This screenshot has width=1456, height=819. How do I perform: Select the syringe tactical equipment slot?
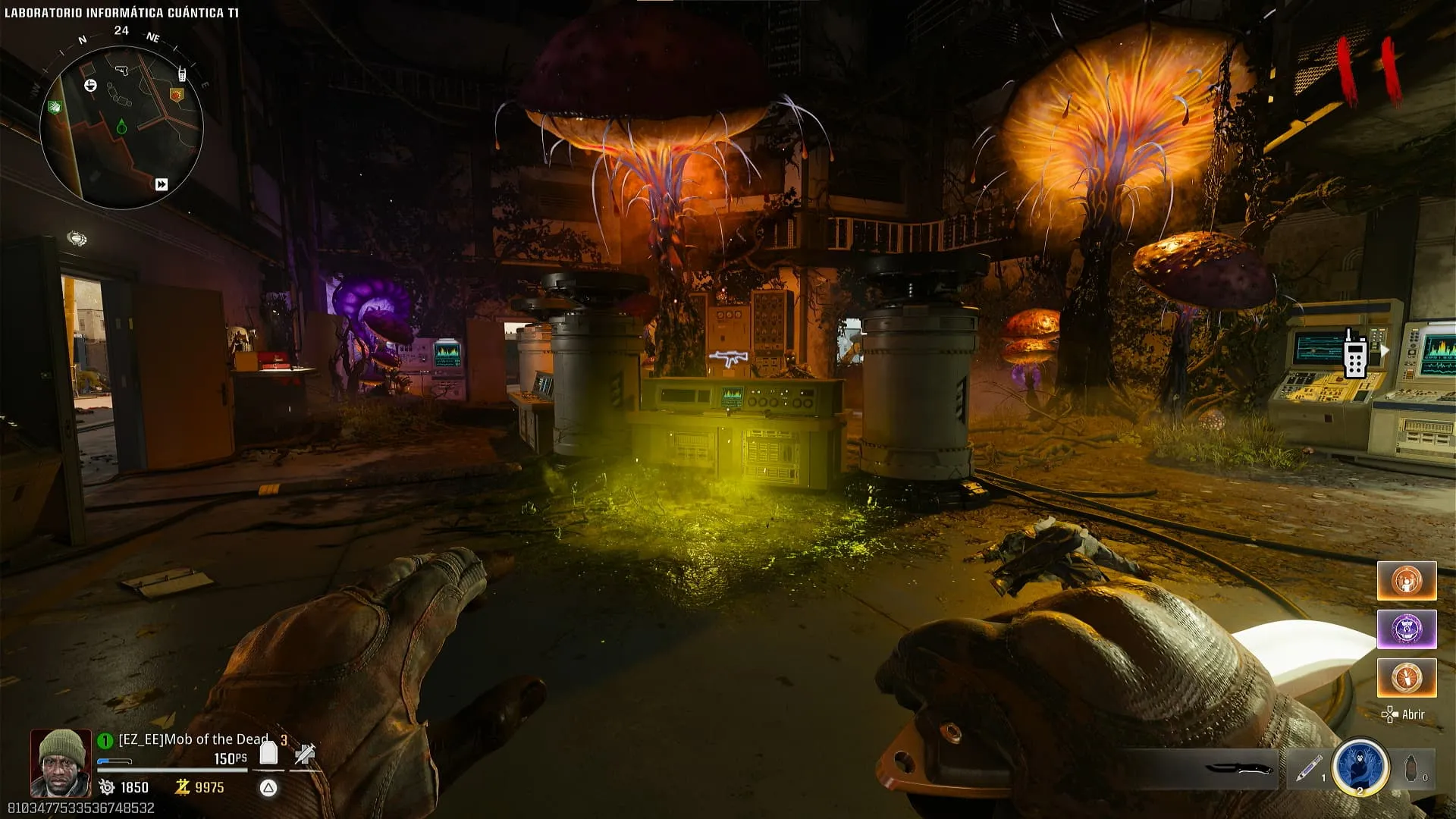(1307, 768)
